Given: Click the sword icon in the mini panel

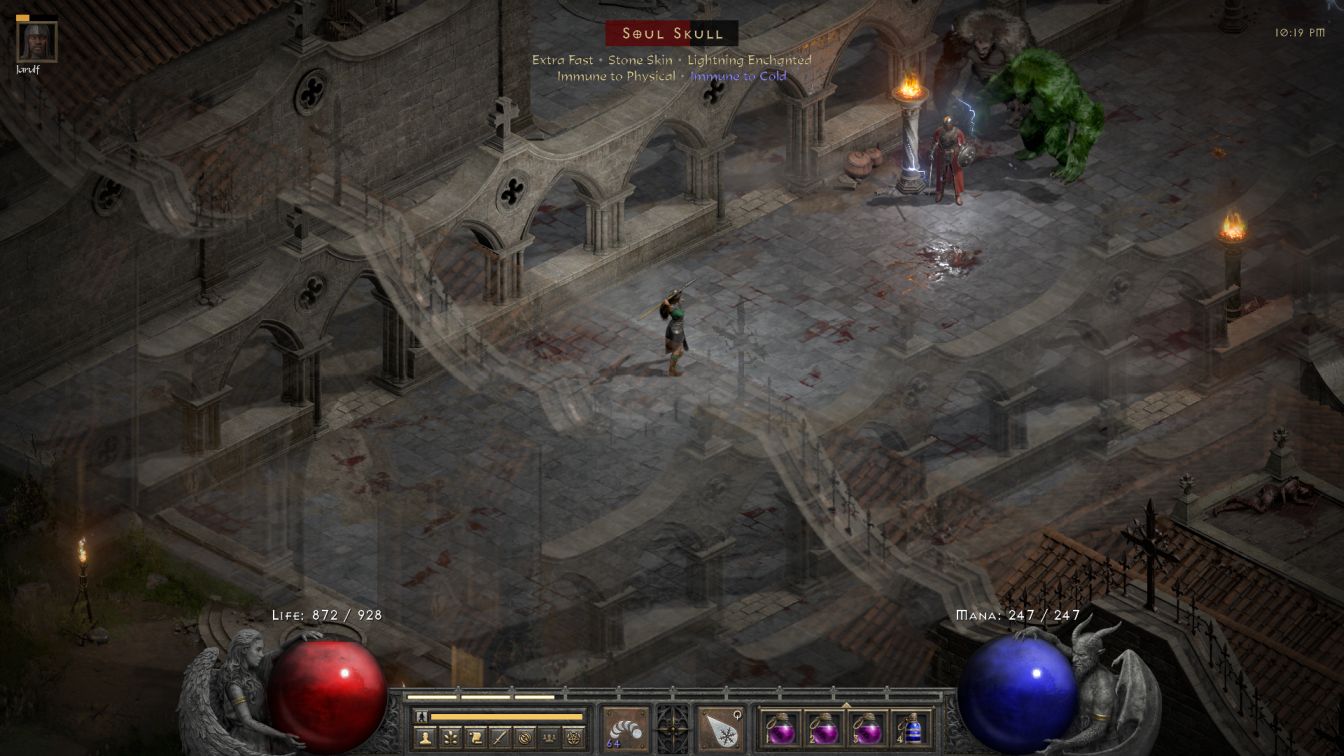Looking at the screenshot, I should (500, 738).
